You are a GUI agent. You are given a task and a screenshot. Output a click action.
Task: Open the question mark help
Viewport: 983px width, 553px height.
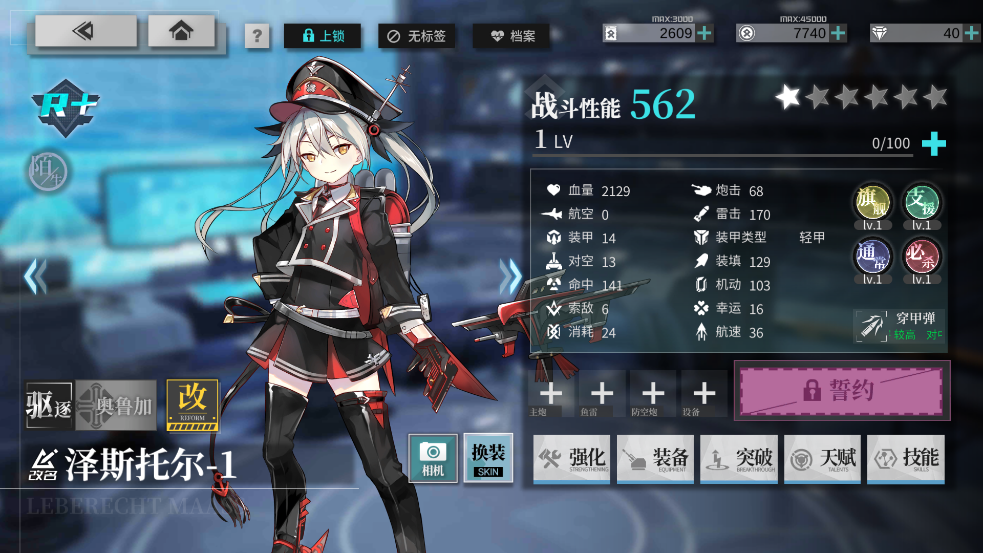(x=257, y=37)
